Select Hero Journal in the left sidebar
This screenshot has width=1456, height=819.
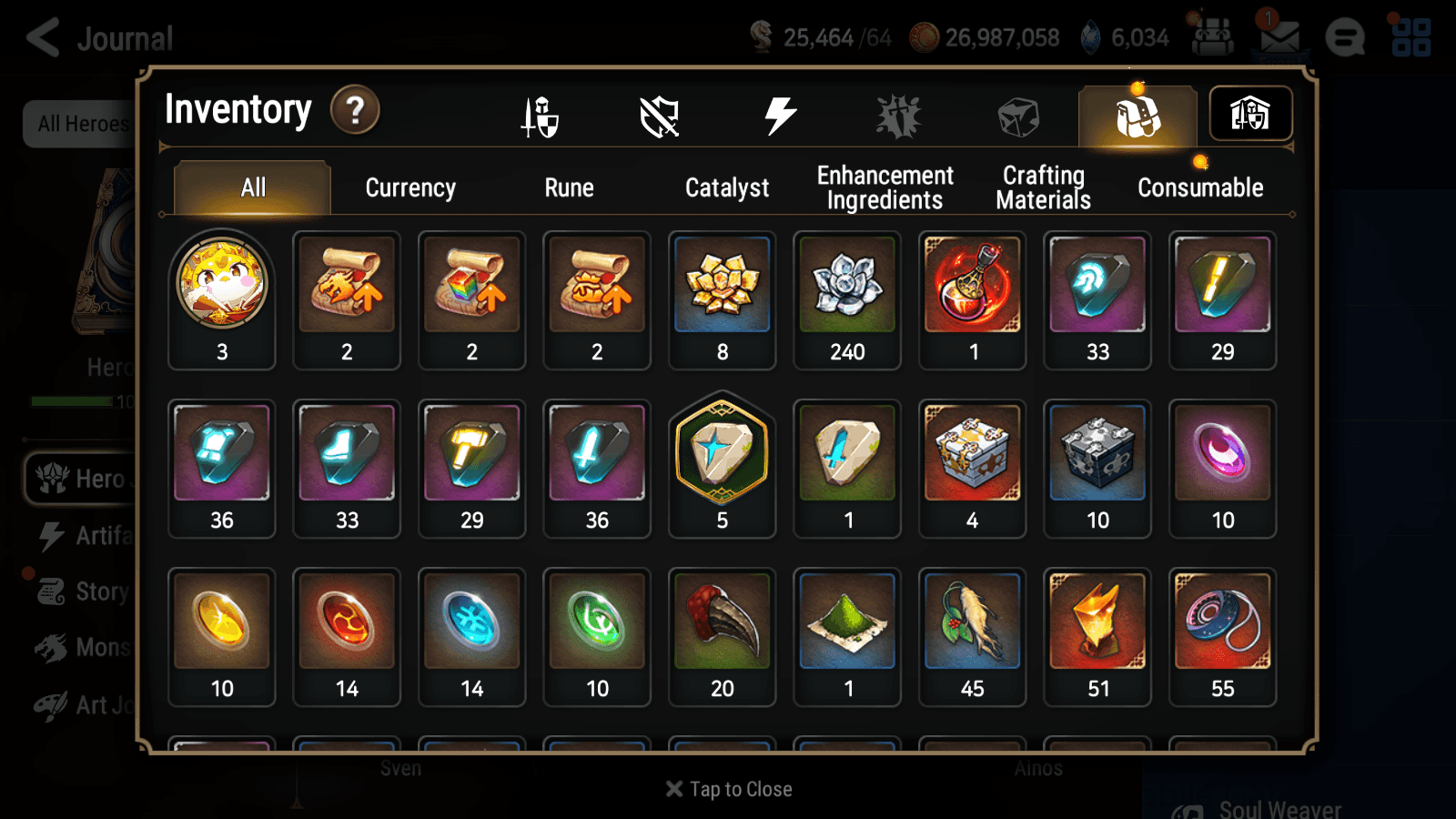tap(86, 479)
